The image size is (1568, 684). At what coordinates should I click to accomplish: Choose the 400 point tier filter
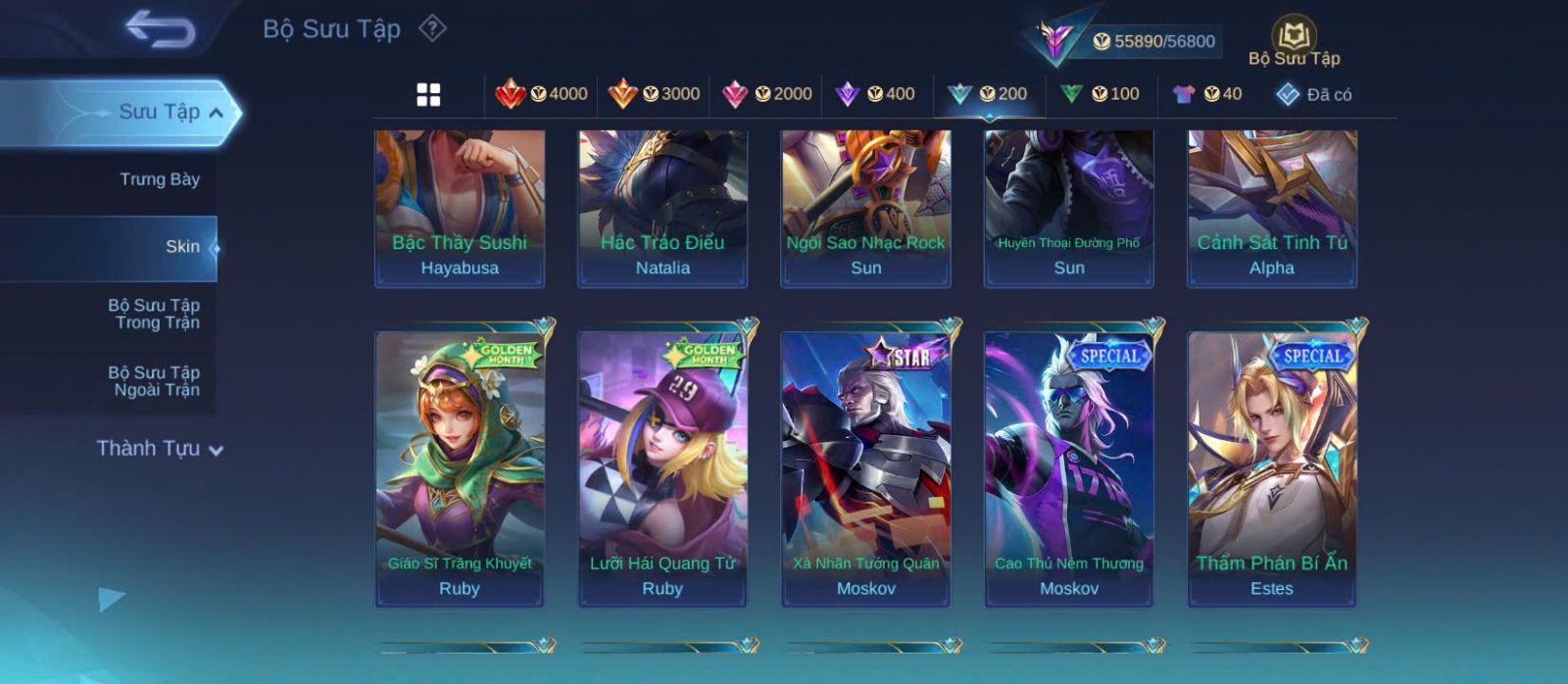[875, 94]
